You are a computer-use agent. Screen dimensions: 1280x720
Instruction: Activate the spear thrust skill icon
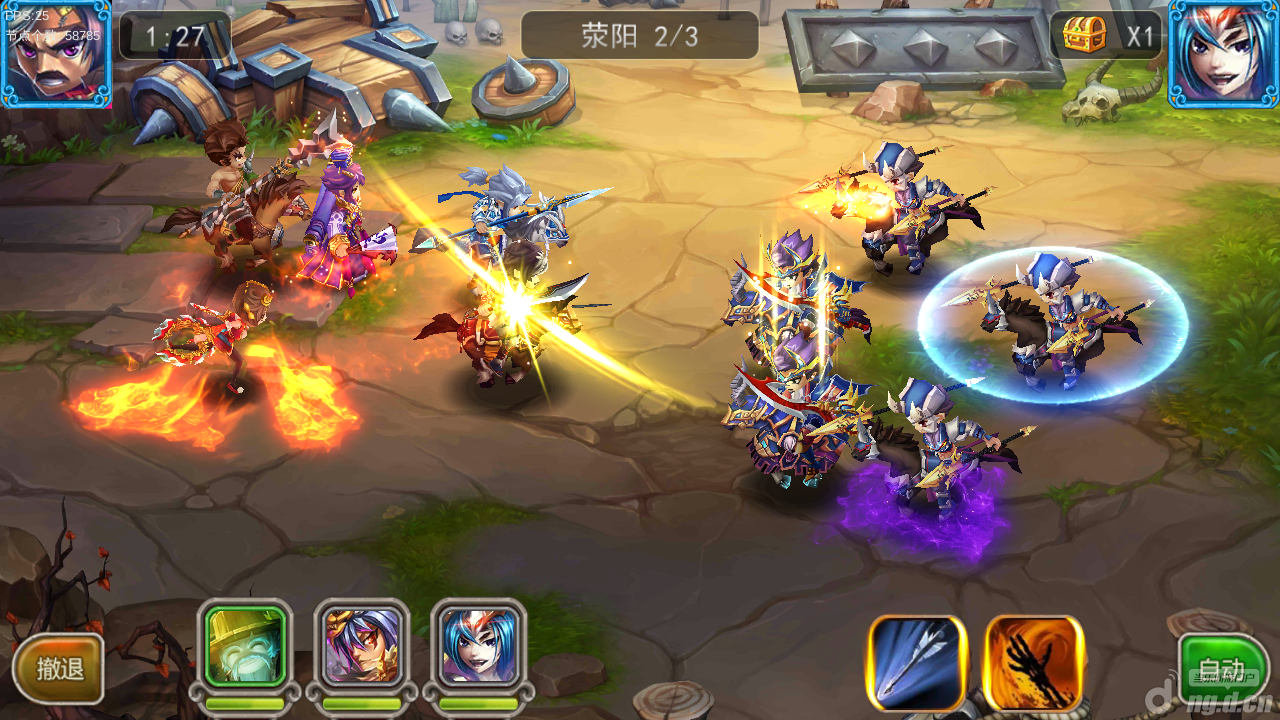[x=917, y=662]
